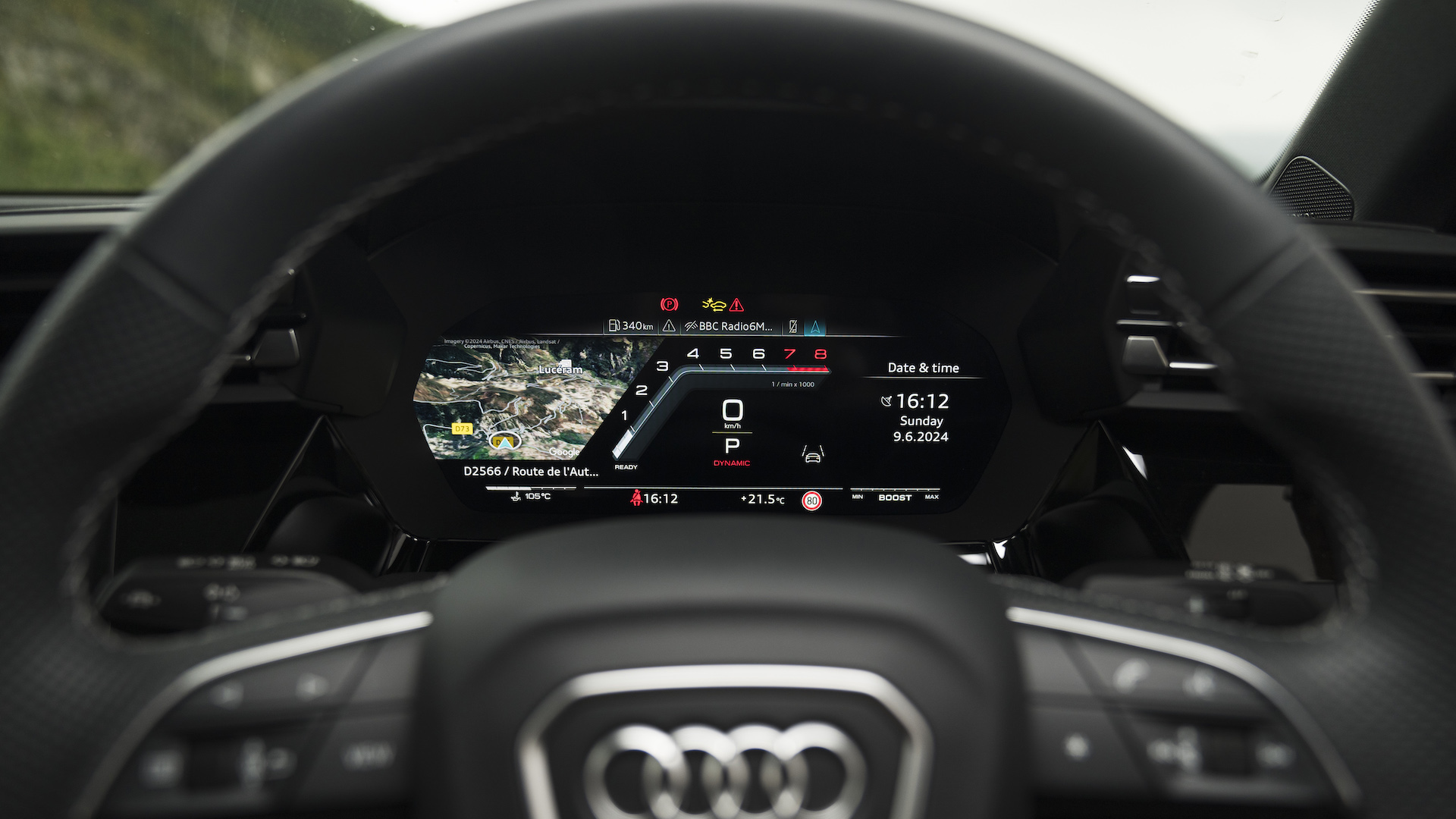
Task: Open the phone tab in status bar
Action: coord(792,327)
